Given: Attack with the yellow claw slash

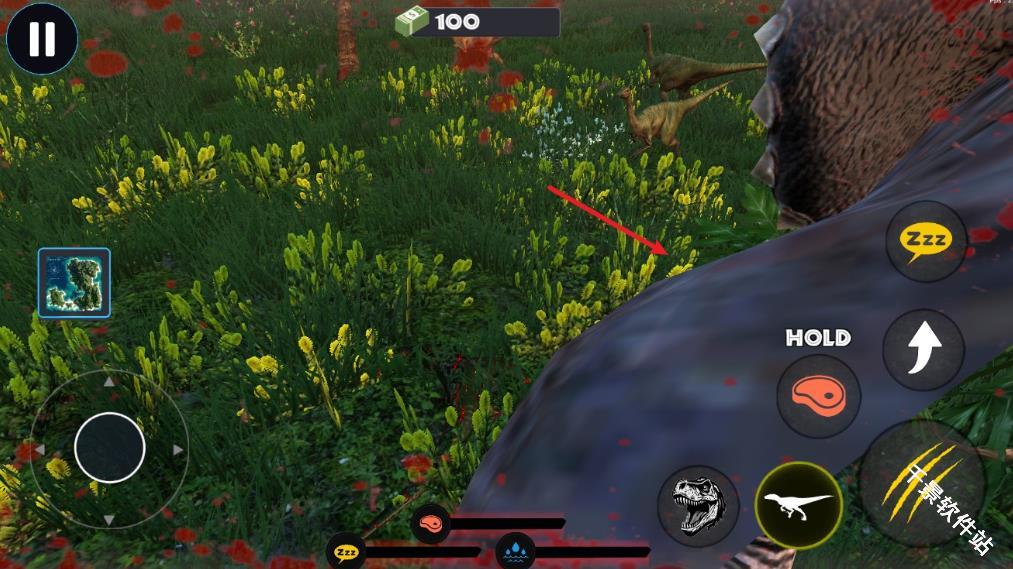Looking at the screenshot, I should tap(922, 482).
